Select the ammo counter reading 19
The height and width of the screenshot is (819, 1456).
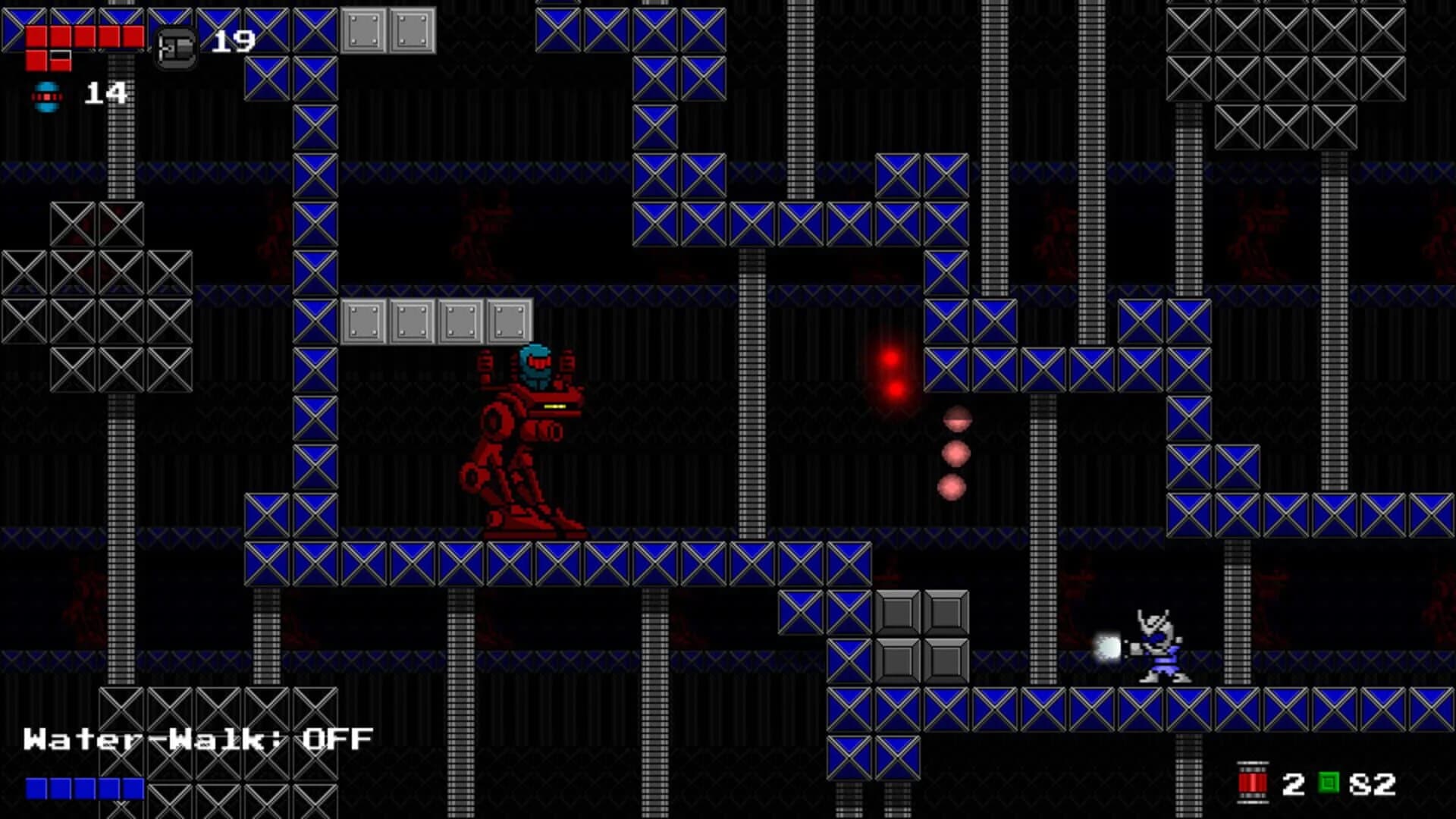(x=232, y=42)
